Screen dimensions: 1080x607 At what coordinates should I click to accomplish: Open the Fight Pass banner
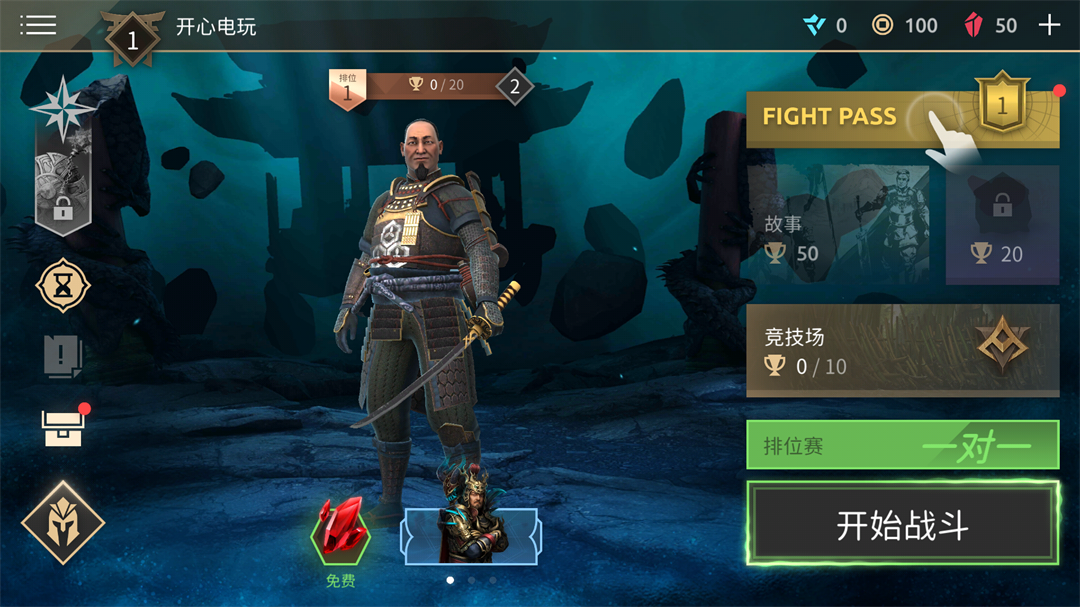point(902,118)
